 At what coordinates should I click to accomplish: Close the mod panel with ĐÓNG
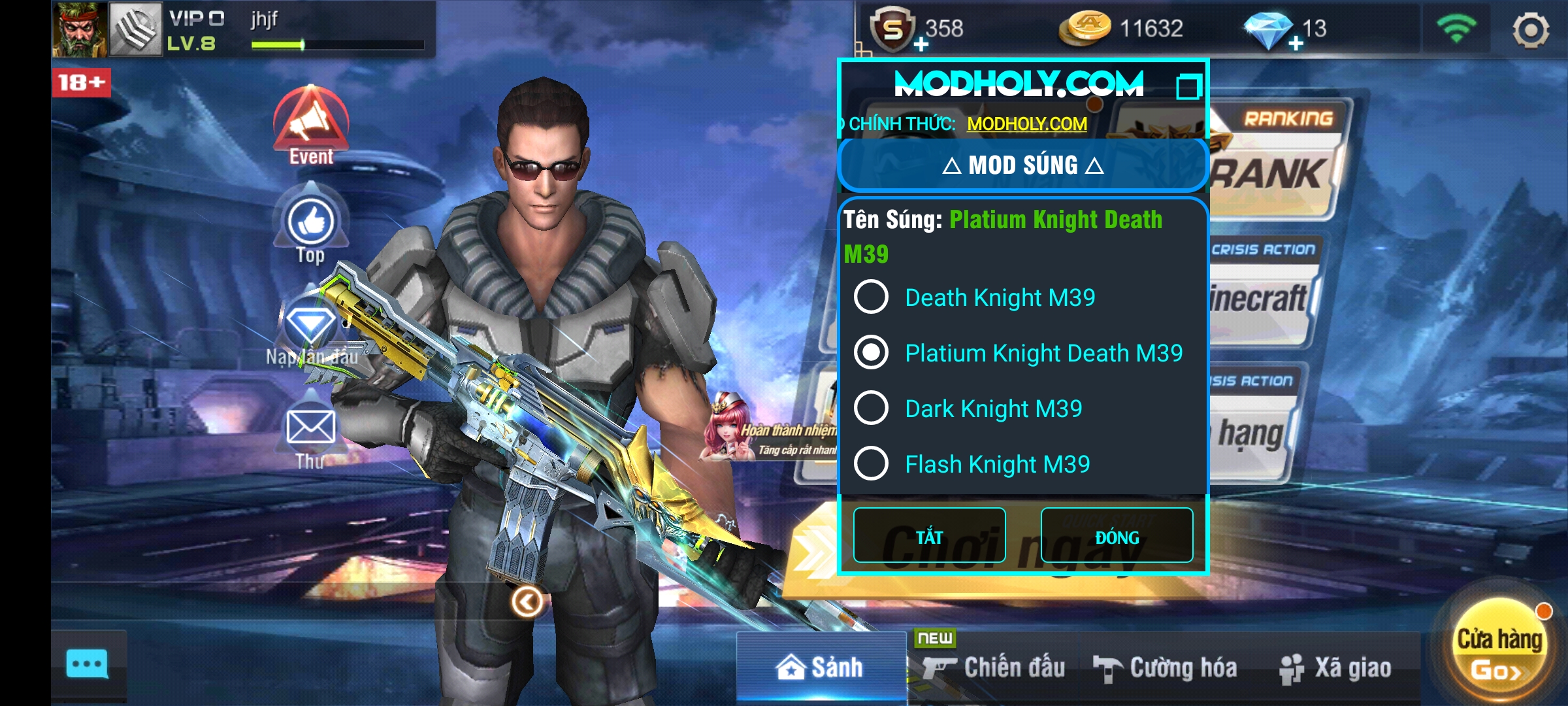(x=1117, y=535)
